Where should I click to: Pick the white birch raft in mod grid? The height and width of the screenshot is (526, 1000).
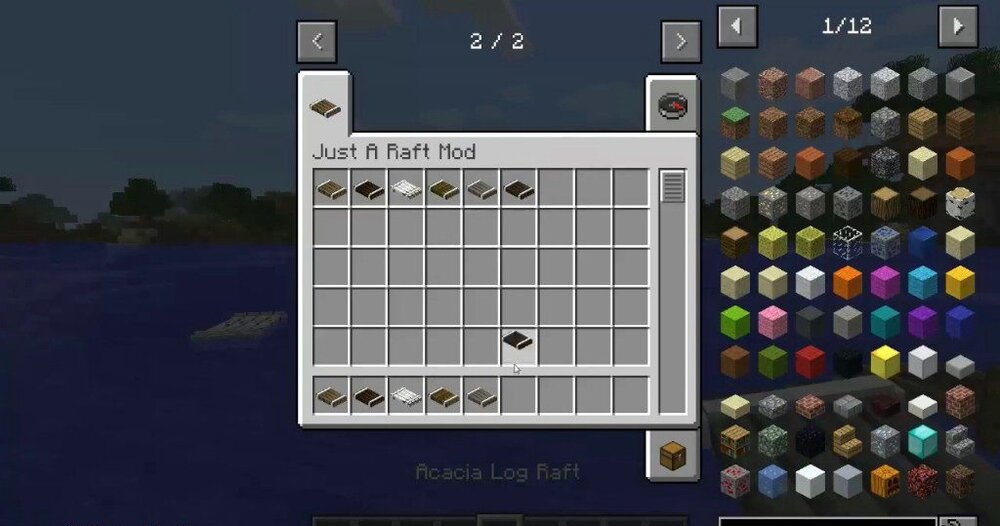406,188
